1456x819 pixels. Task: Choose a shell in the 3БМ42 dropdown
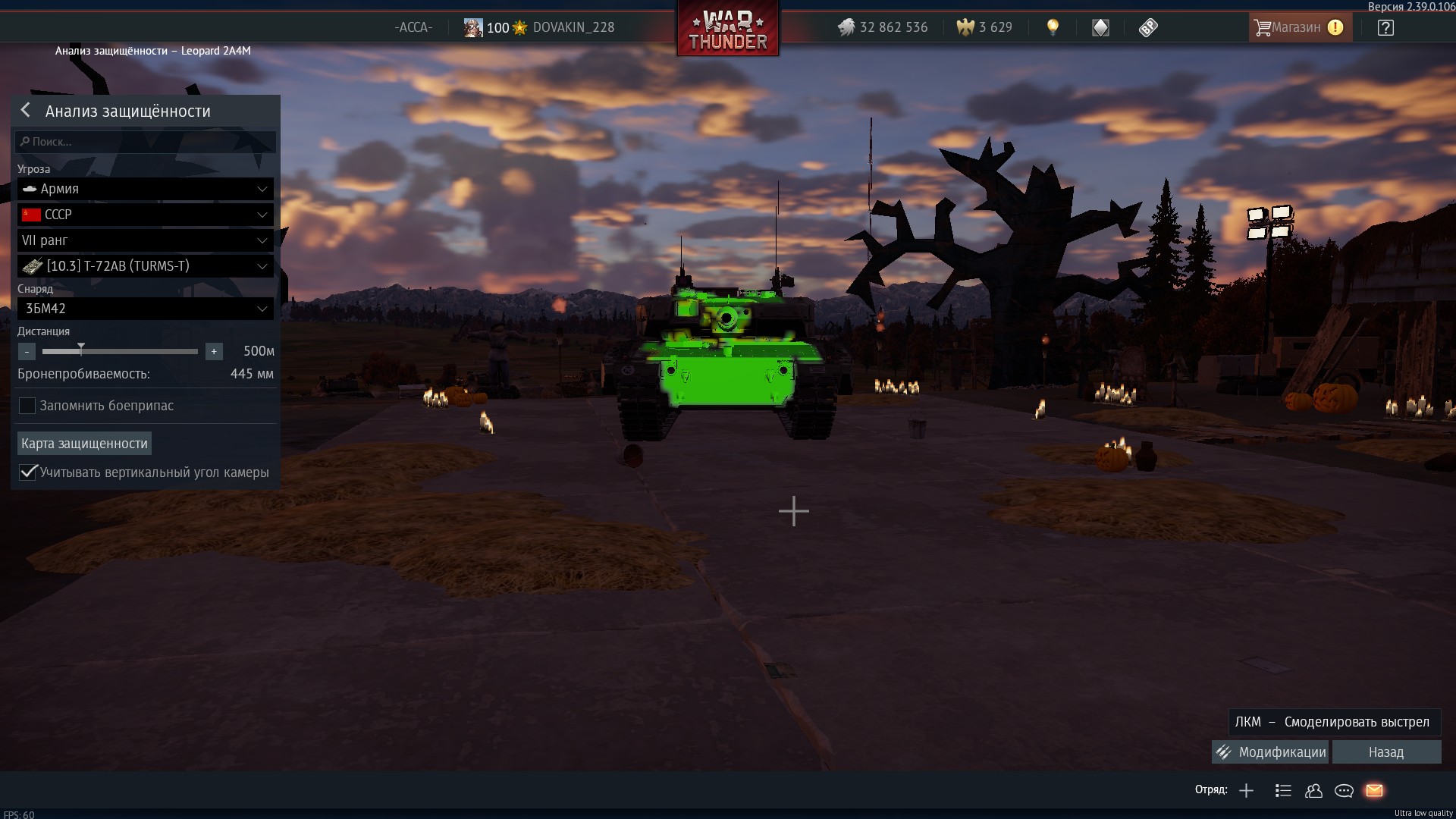coord(146,309)
